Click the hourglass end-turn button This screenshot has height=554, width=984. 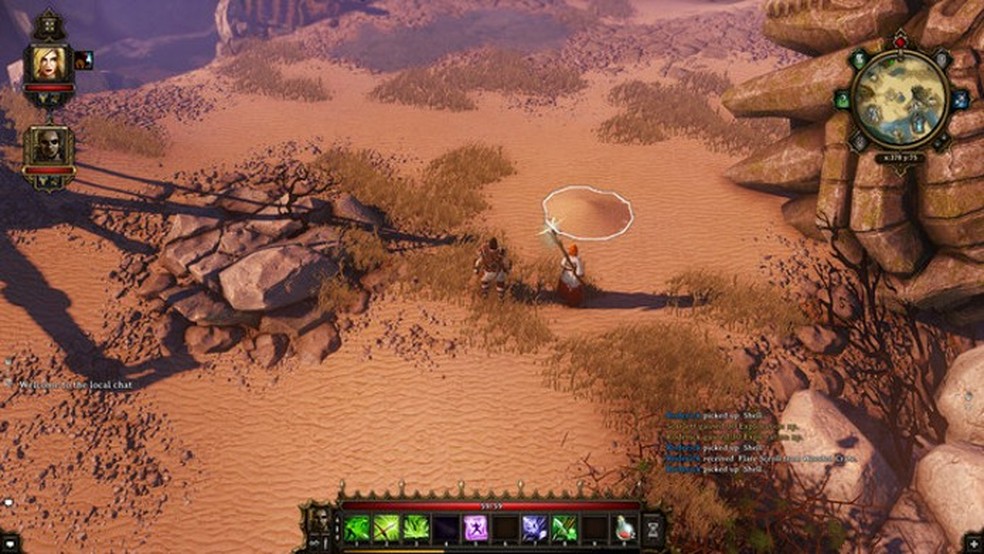pyautogui.click(x=655, y=527)
